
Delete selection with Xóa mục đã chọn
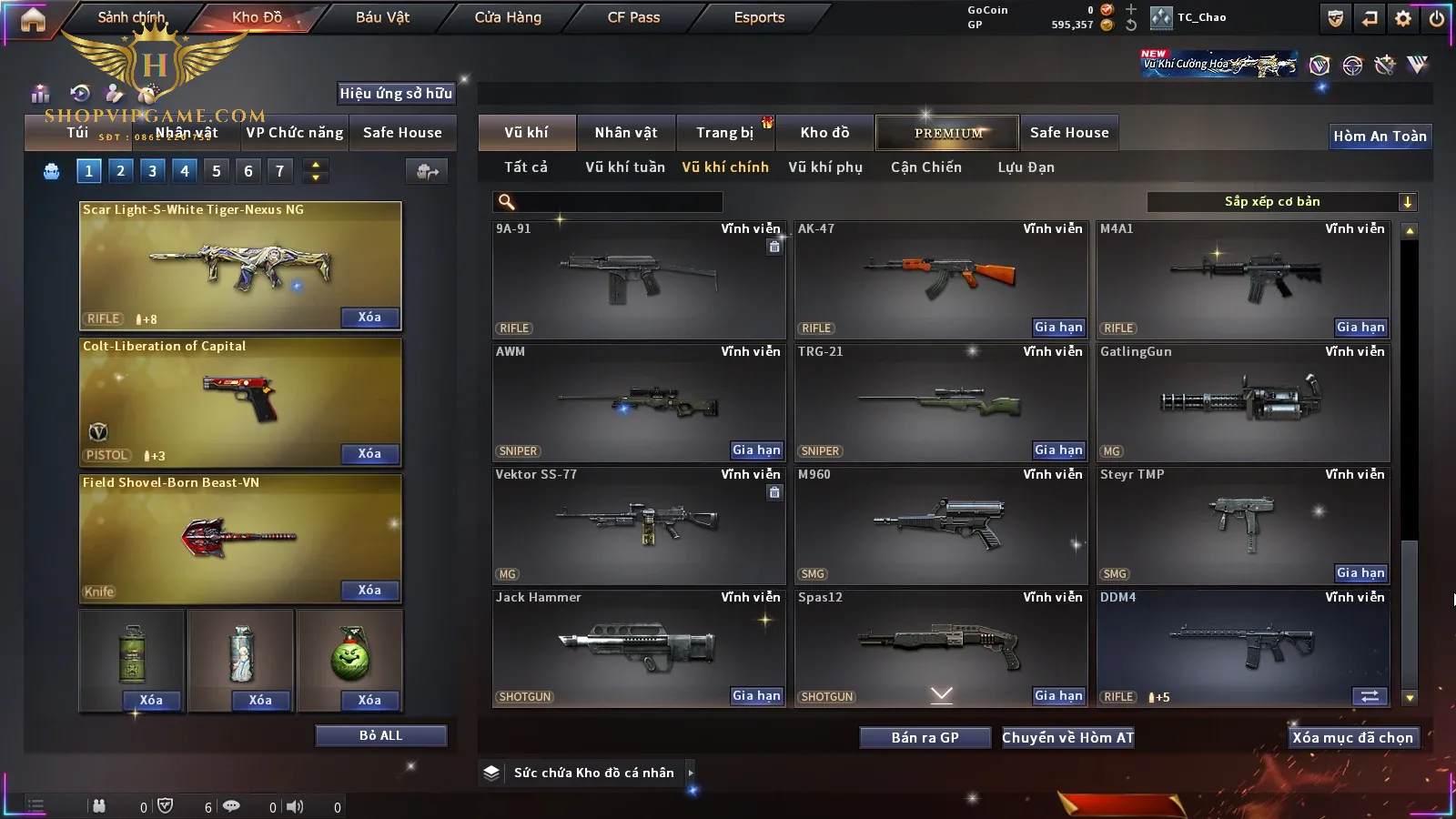click(x=1352, y=738)
